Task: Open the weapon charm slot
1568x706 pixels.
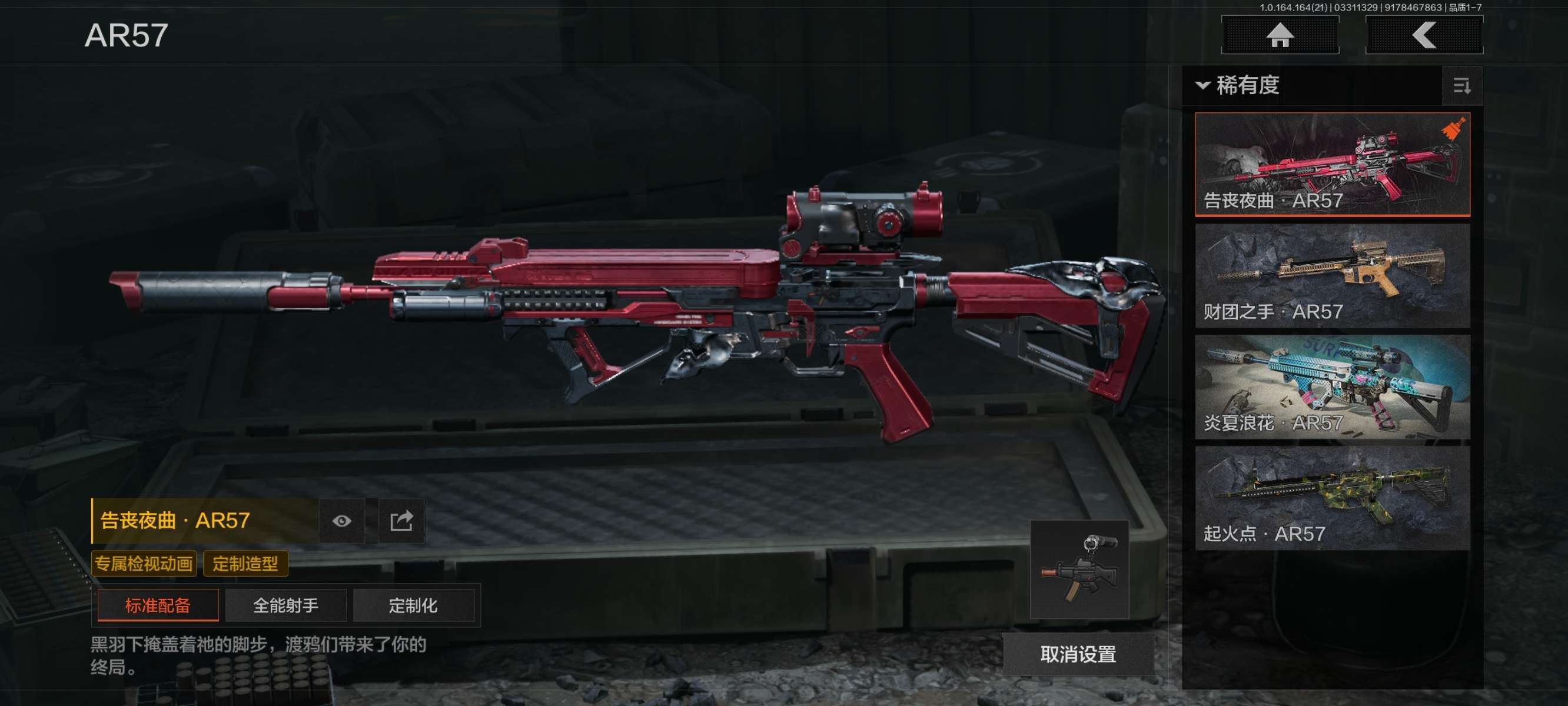Action: tap(1079, 570)
